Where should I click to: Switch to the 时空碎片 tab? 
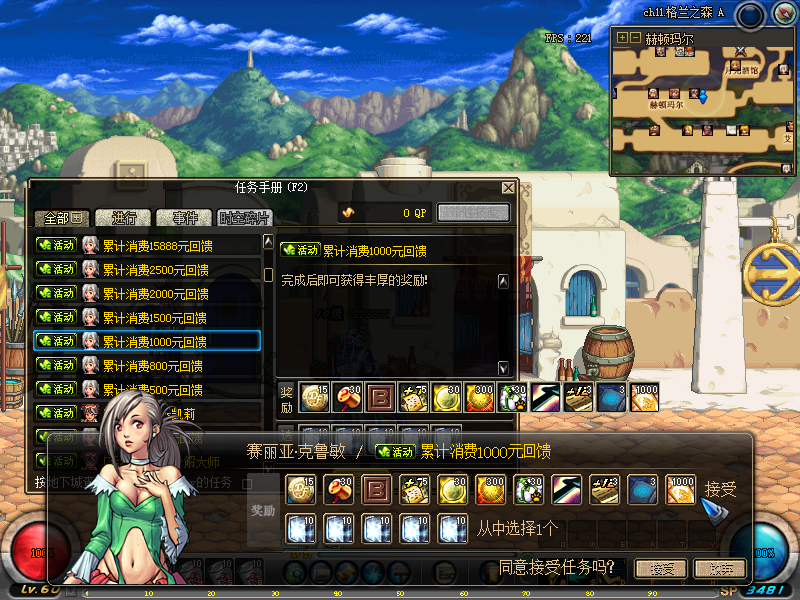click(x=245, y=218)
